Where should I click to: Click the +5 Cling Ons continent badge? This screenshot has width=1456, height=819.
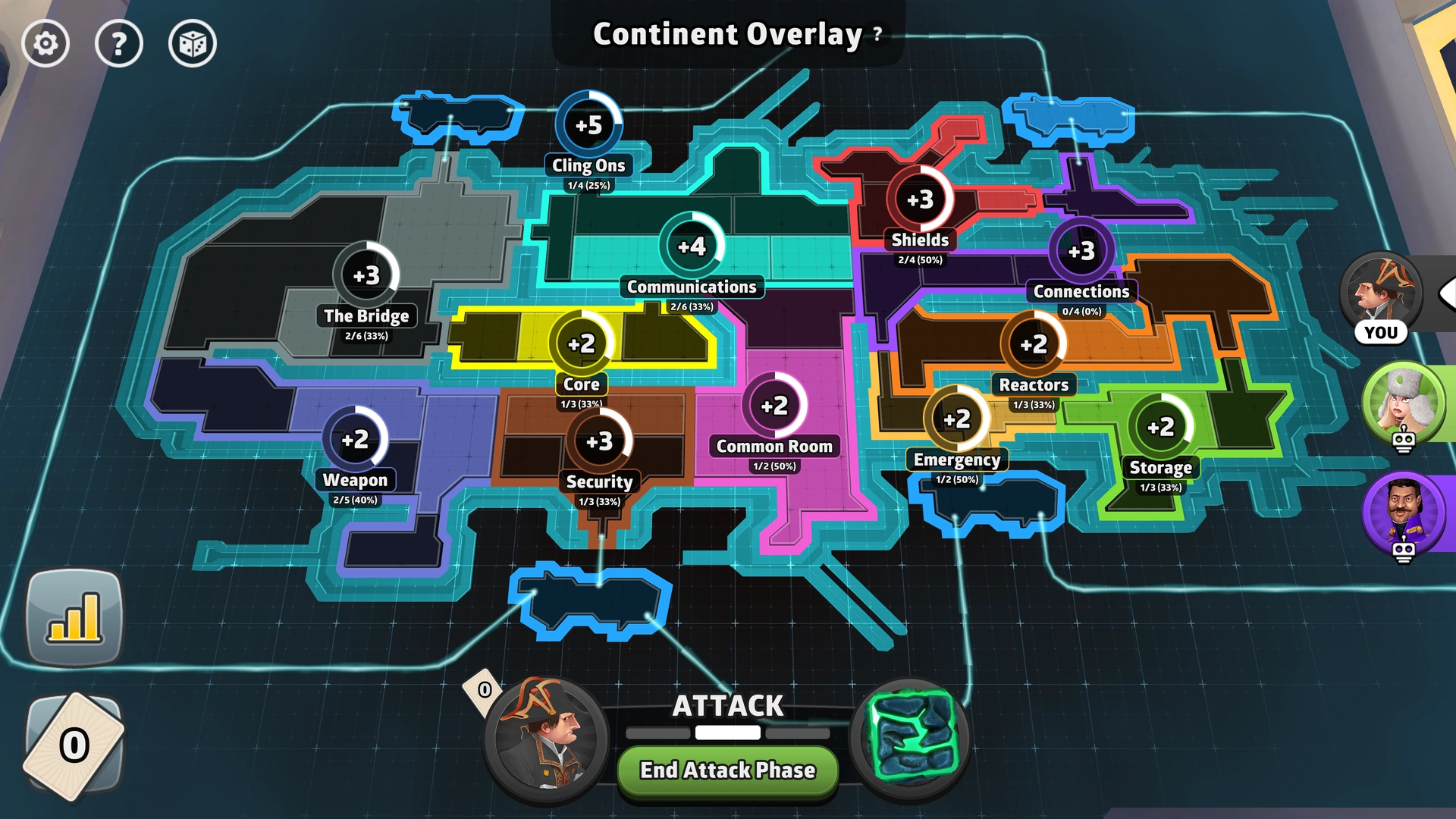click(x=589, y=125)
